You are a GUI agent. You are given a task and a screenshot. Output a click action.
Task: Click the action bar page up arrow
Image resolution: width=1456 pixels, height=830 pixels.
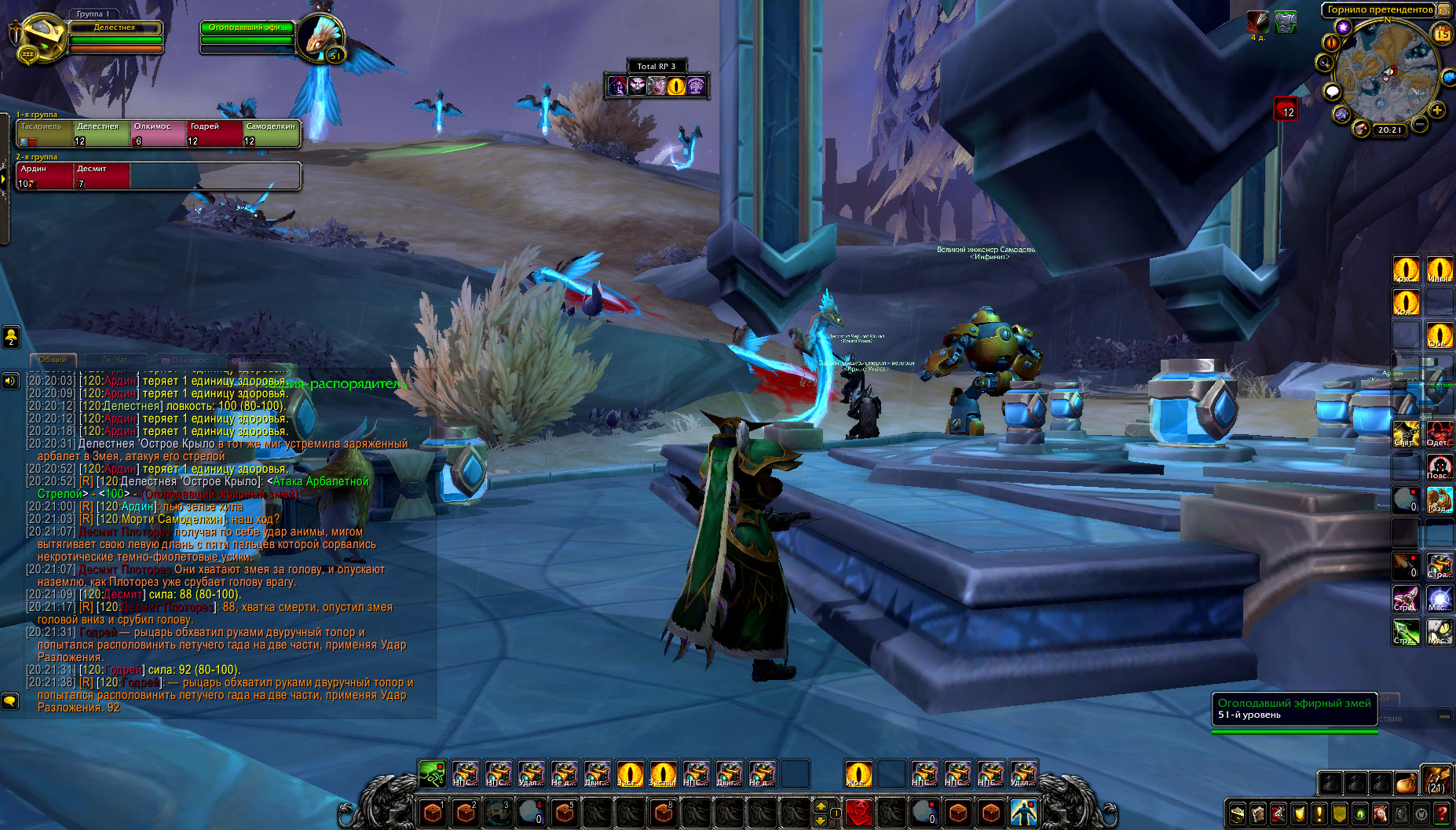pos(821,805)
